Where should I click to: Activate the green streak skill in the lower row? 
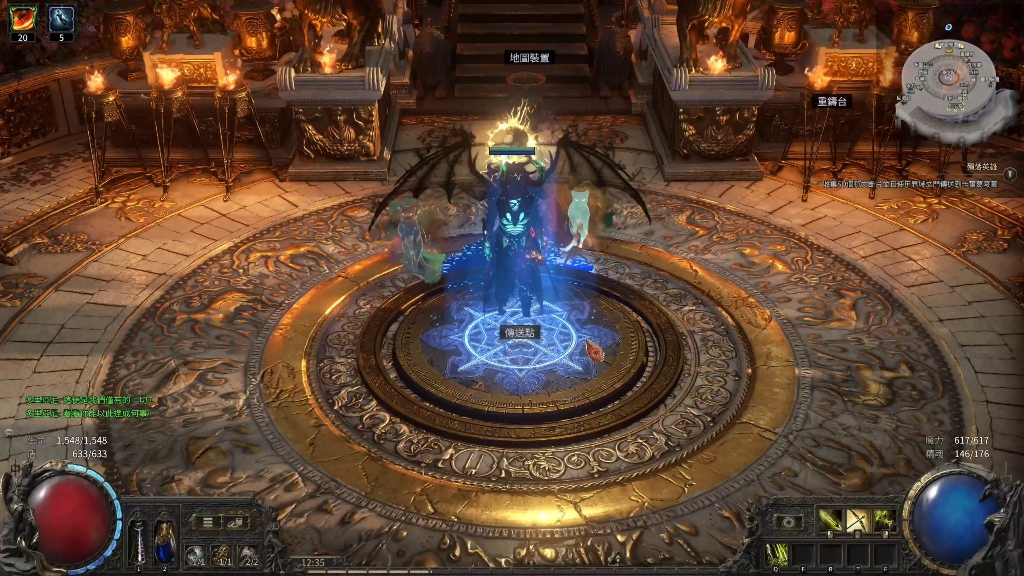[x=779, y=552]
